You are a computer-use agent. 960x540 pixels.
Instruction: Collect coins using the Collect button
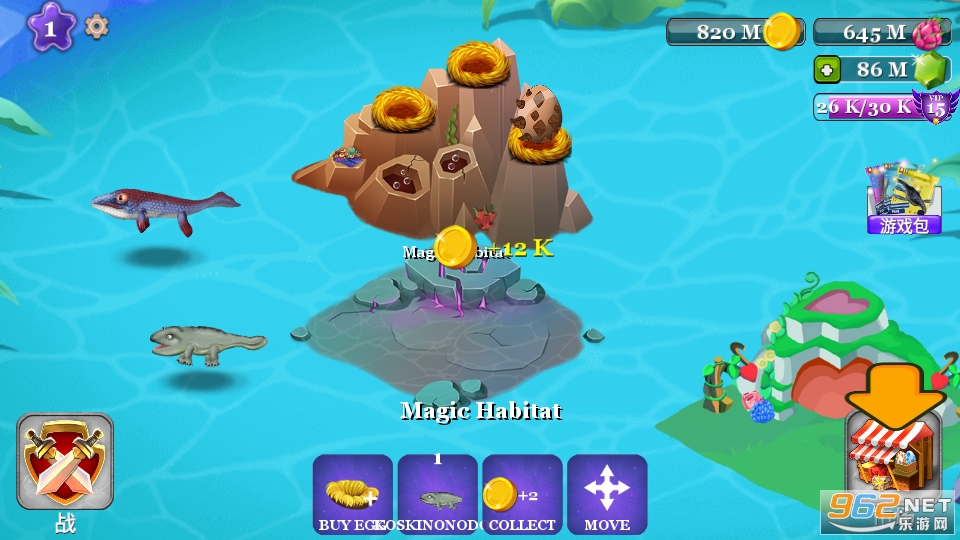tap(522, 495)
